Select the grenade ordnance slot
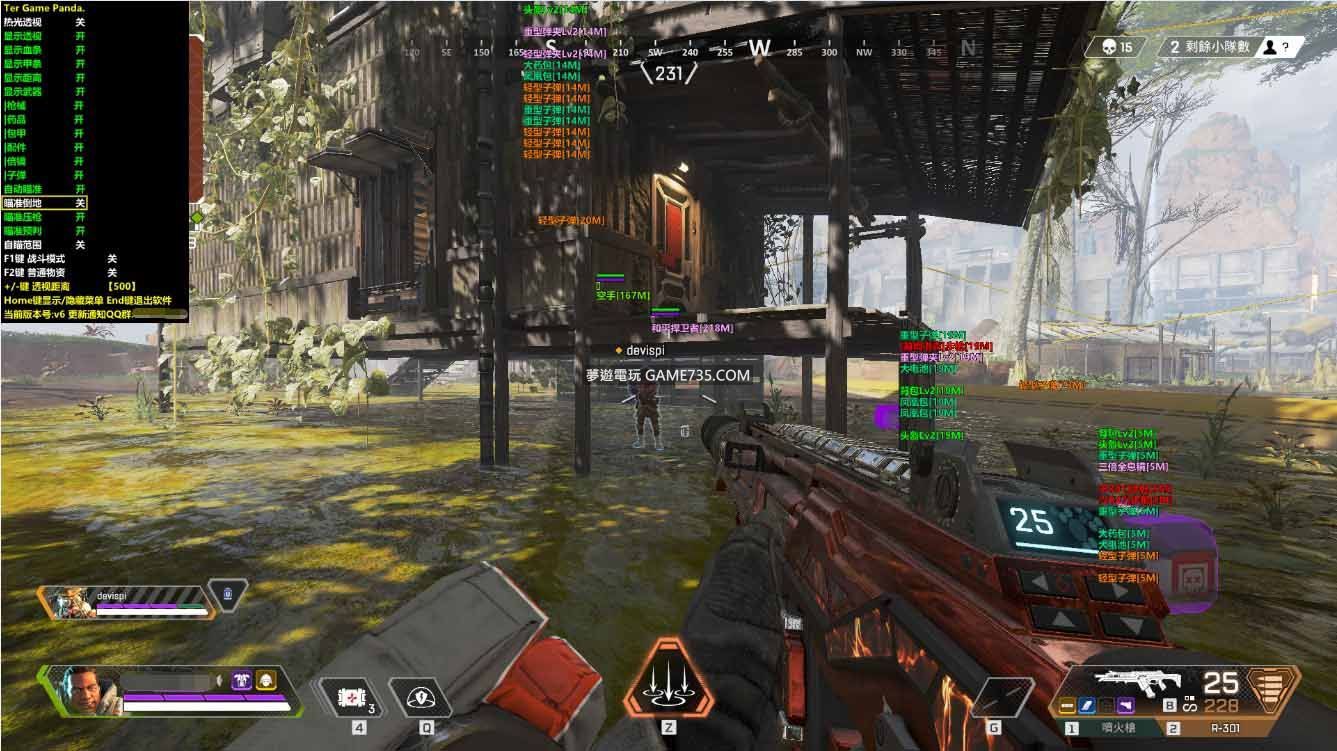Image resolution: width=1337 pixels, height=751 pixels. pyautogui.click(x=1002, y=696)
